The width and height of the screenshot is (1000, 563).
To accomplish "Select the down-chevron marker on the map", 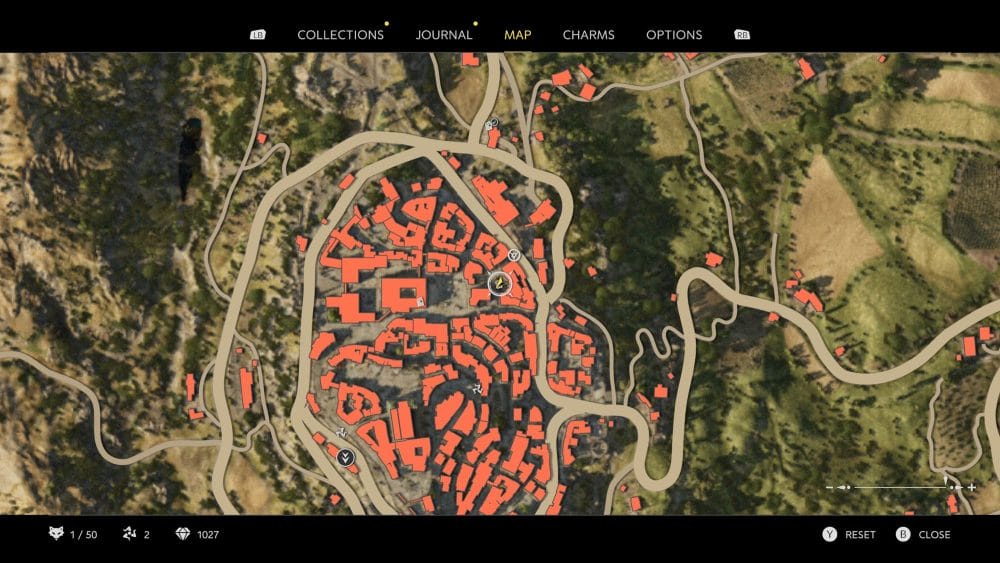I will 347,458.
